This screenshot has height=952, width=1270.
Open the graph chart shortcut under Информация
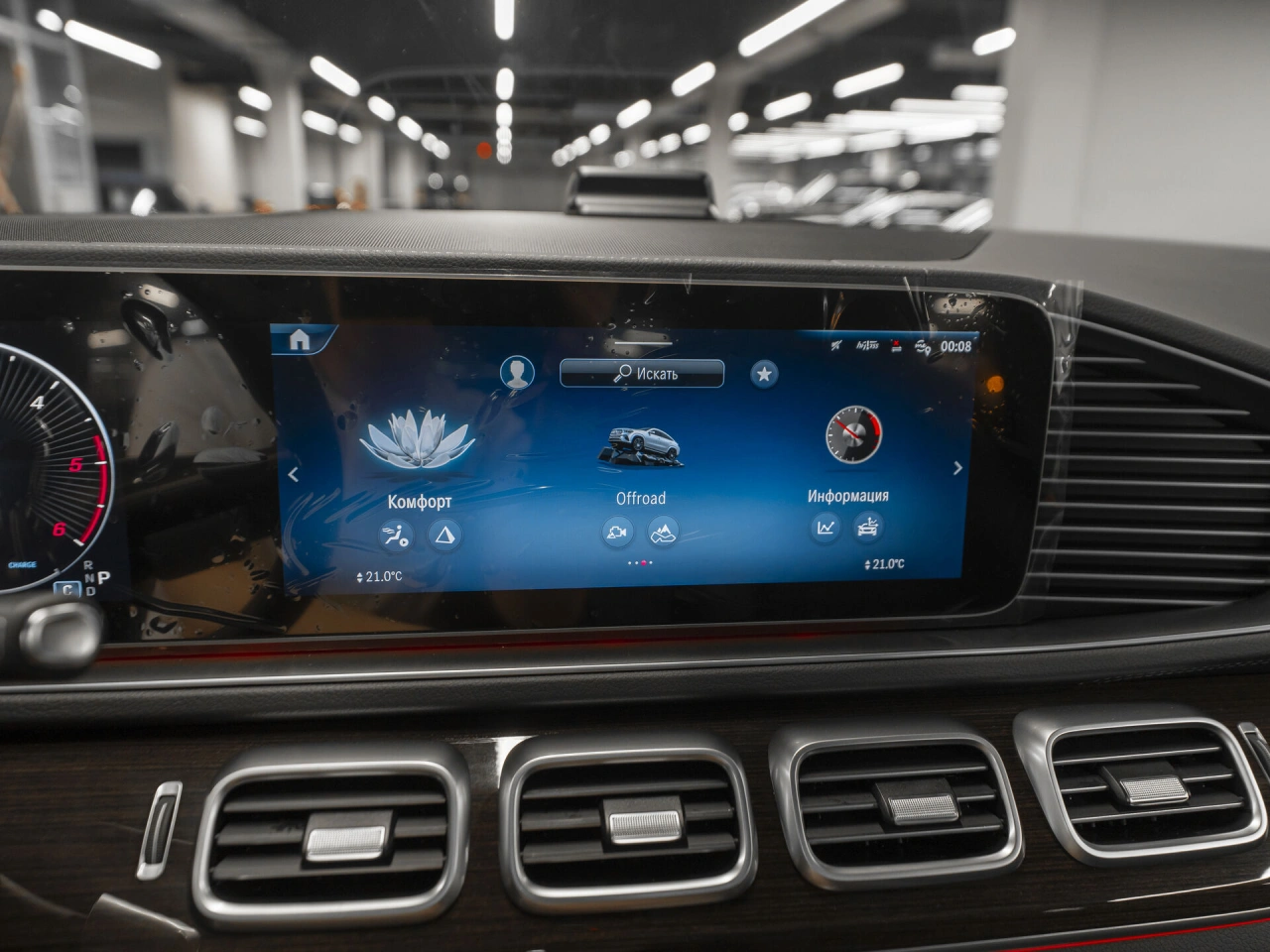pyautogui.click(x=825, y=528)
